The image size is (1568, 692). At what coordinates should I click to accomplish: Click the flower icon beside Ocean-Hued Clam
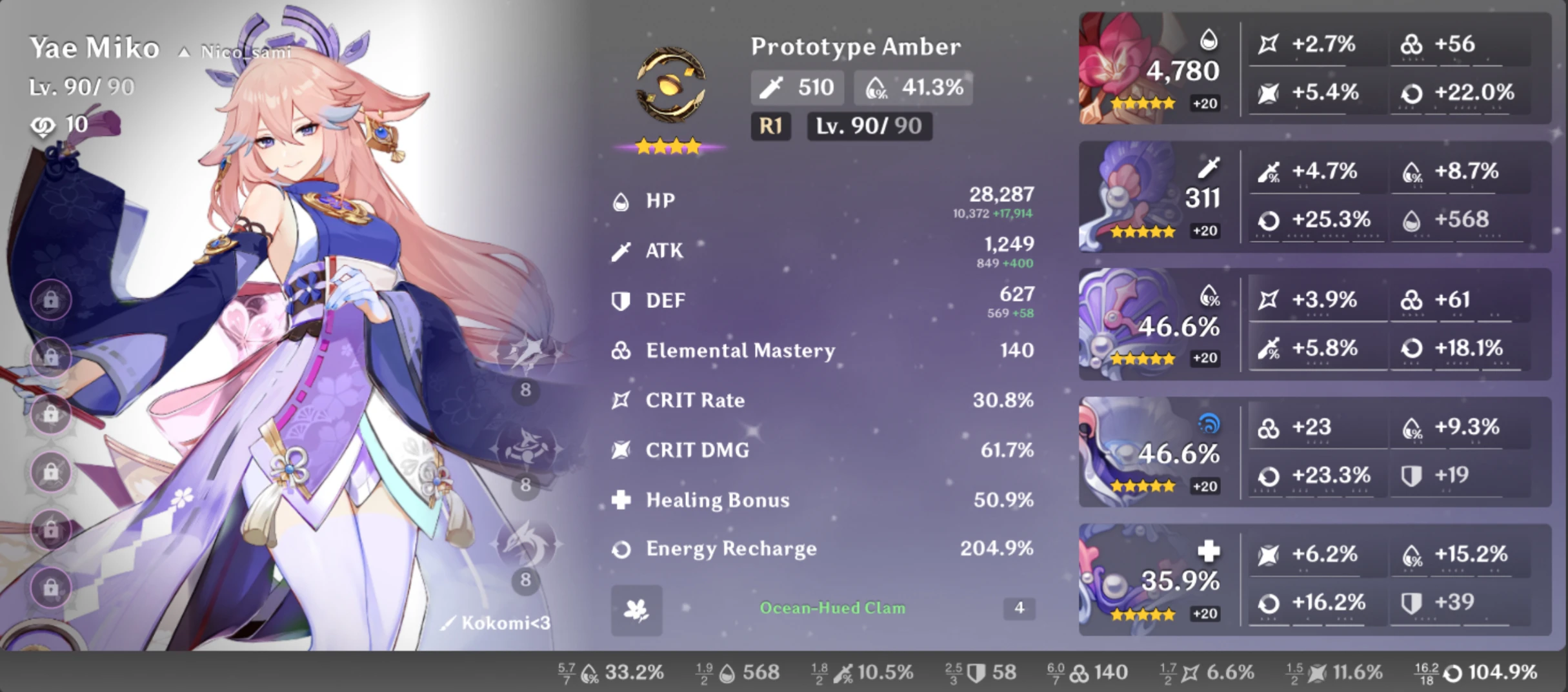coord(636,610)
